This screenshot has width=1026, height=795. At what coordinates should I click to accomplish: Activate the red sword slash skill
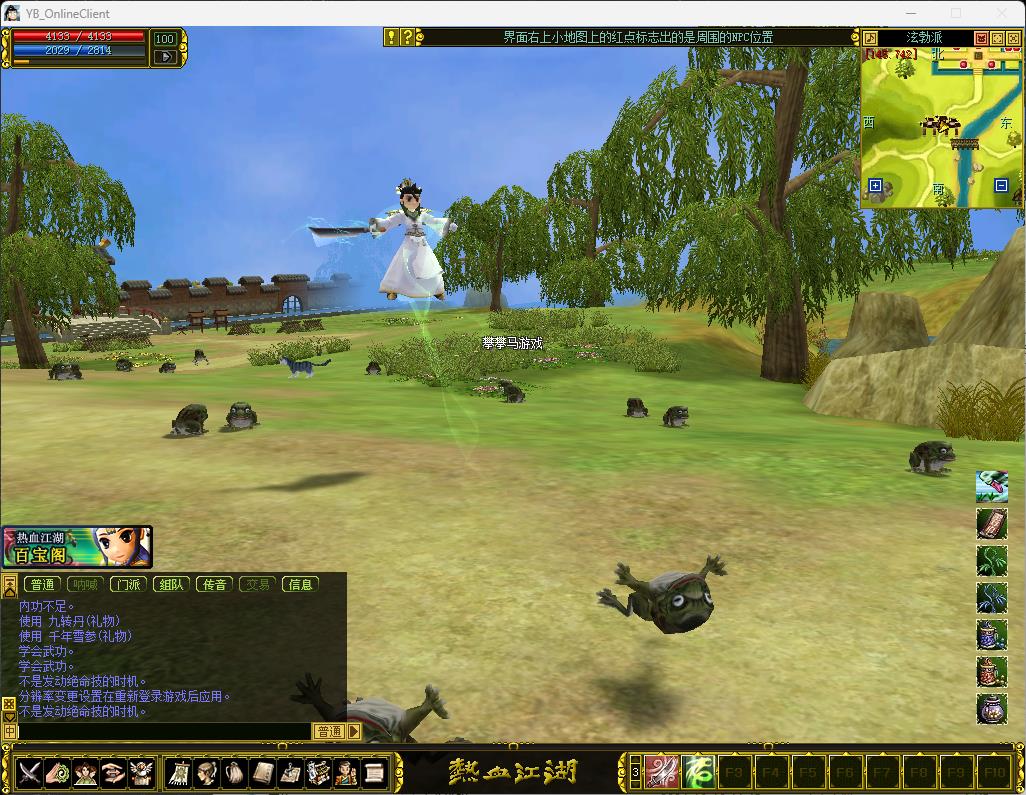pos(661,772)
